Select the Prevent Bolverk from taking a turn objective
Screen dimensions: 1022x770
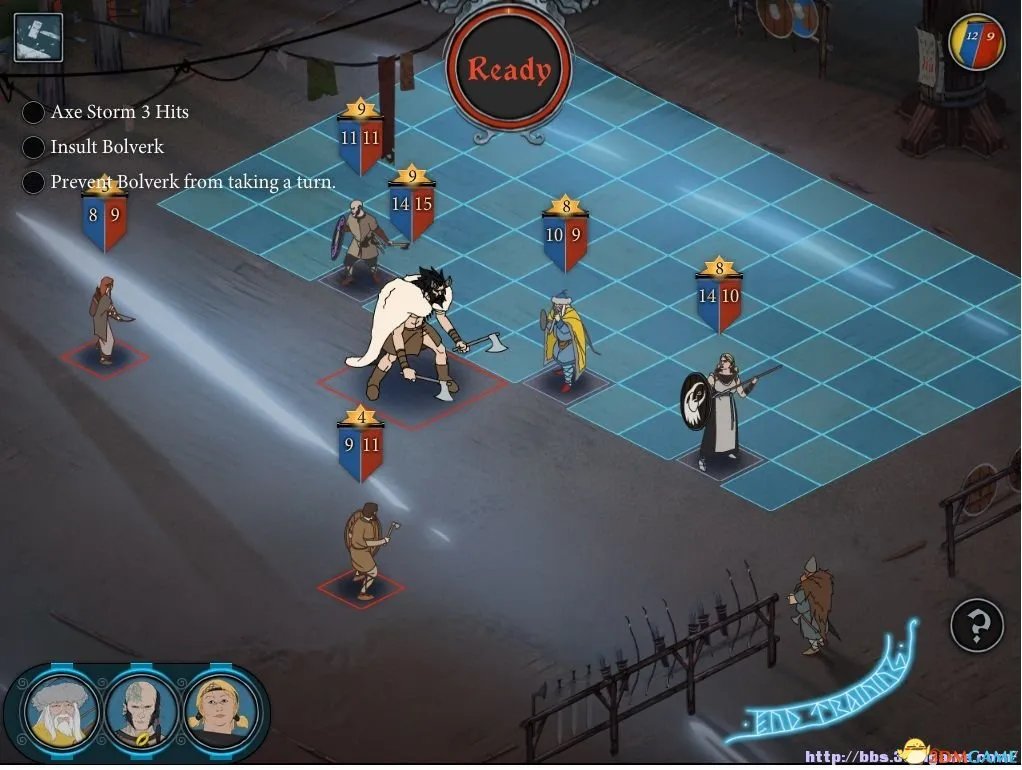(192, 182)
